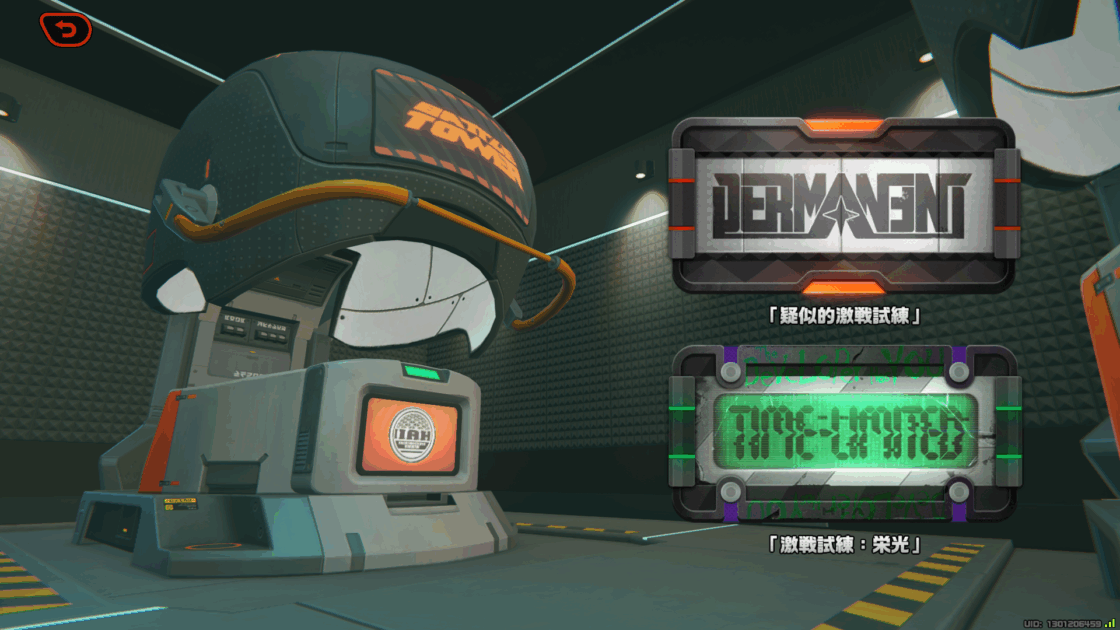Select the green TIME-LIMITED trial panel
The height and width of the screenshot is (630, 1120).
tap(844, 433)
